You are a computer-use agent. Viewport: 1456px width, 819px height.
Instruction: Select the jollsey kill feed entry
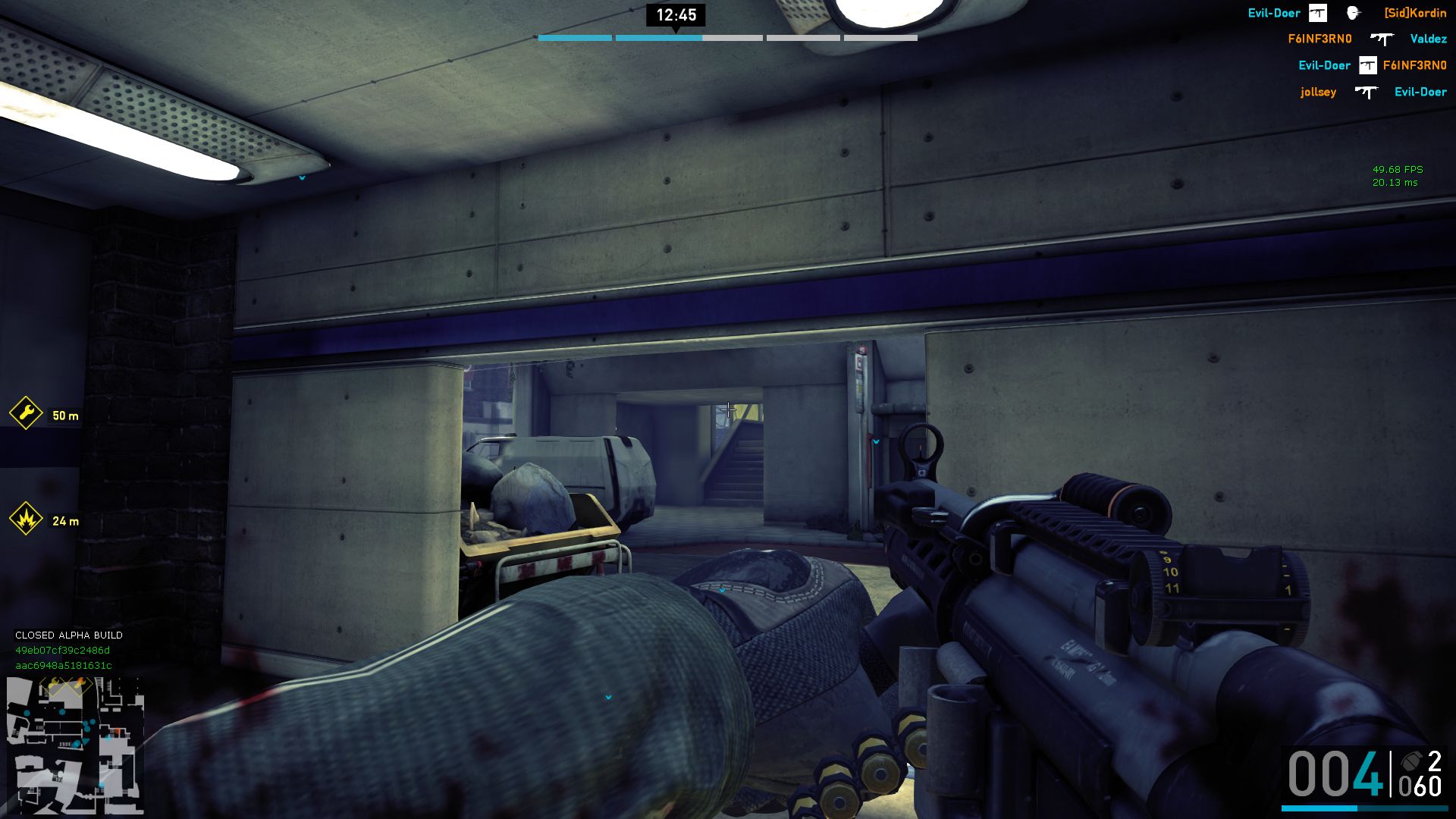coord(1318,92)
